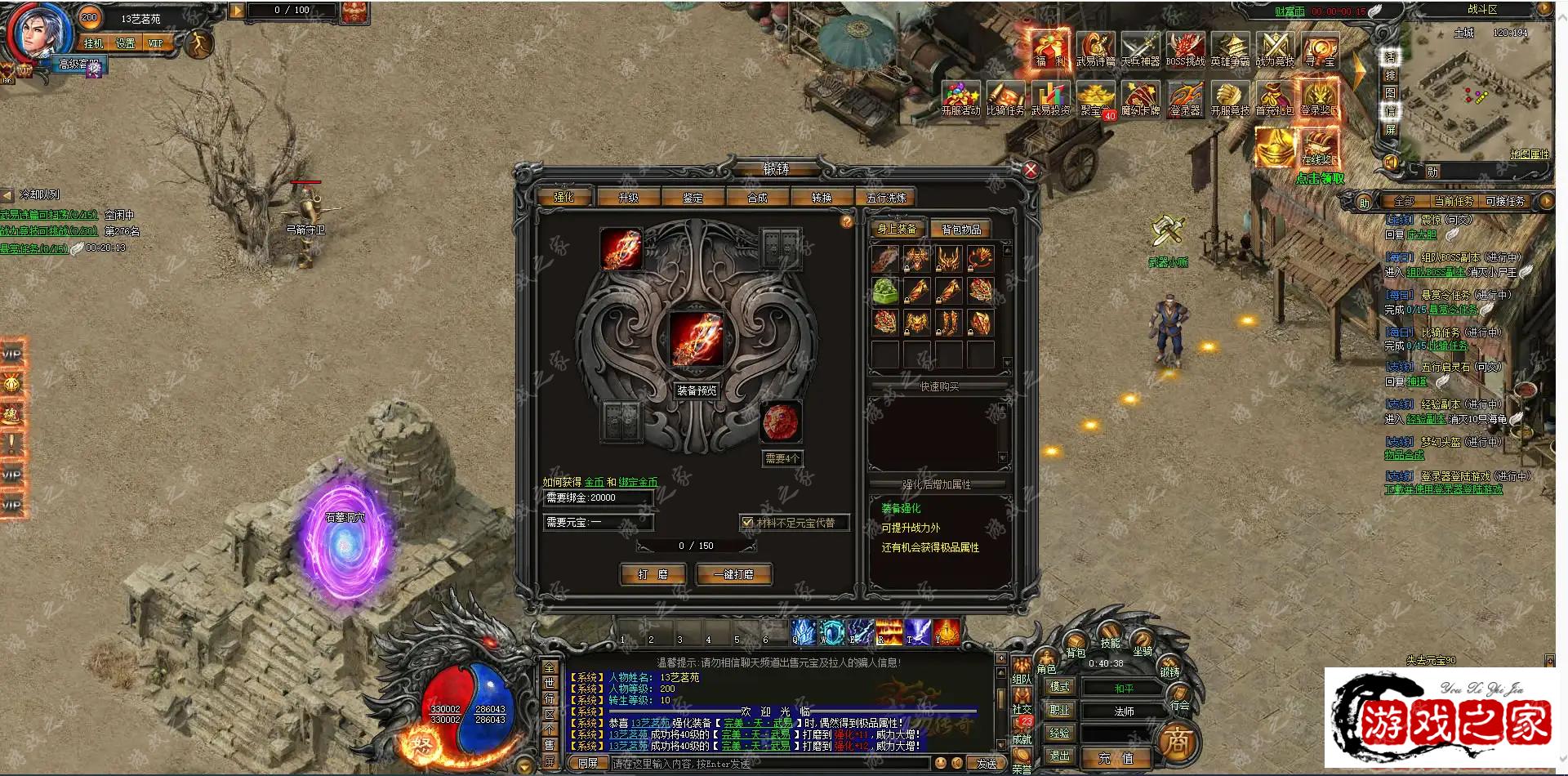1568x776 pixels.
Task: Click the 打磨 polish button
Action: (653, 574)
